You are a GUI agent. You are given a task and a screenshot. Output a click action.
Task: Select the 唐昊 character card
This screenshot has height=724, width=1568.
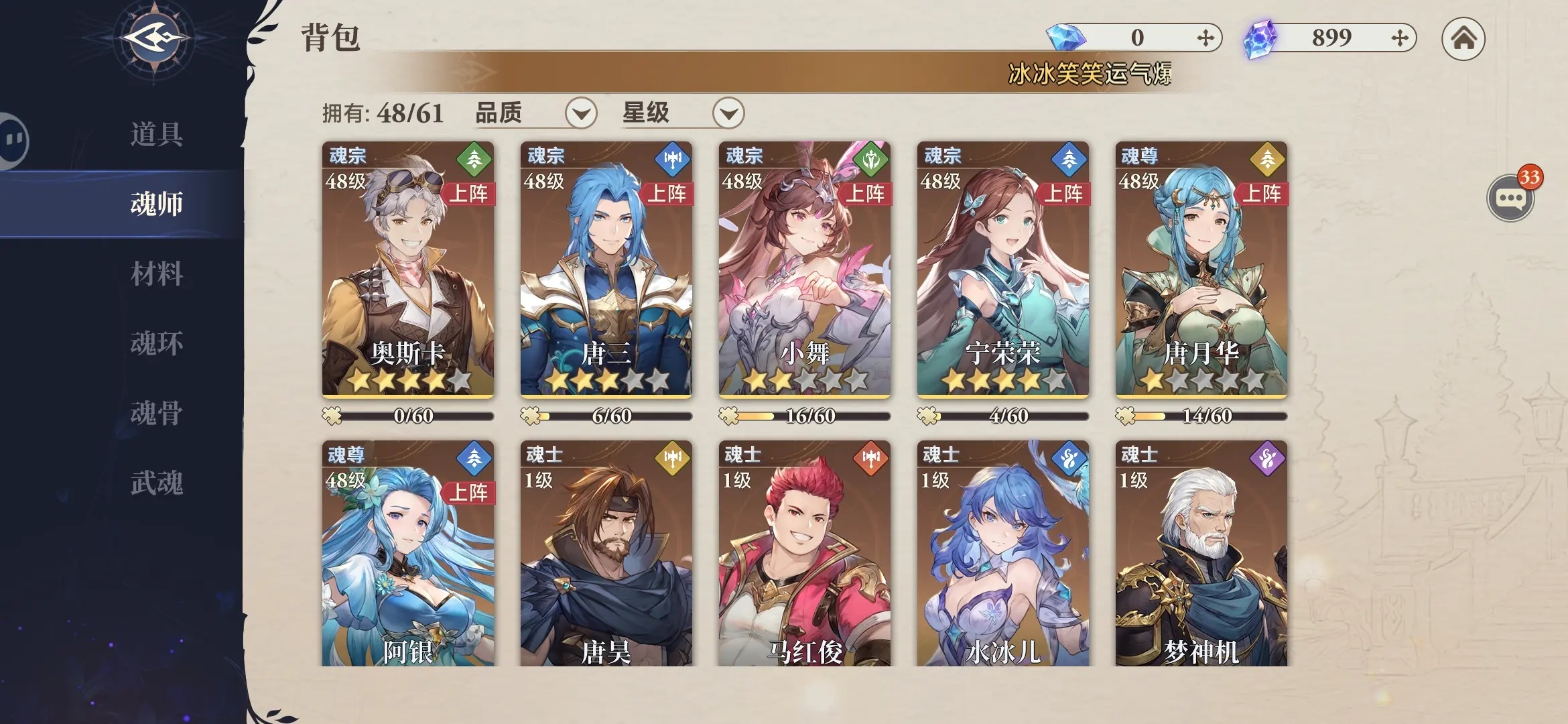click(x=606, y=554)
